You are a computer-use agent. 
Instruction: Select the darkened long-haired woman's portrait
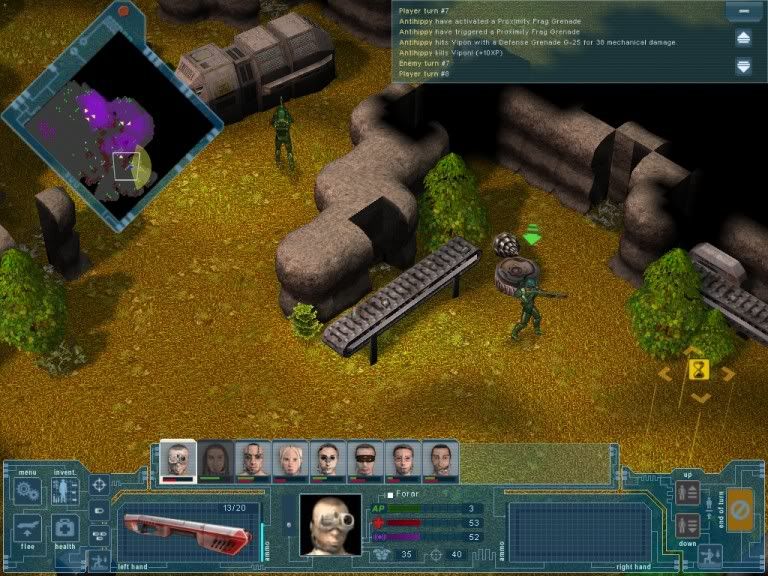215,460
